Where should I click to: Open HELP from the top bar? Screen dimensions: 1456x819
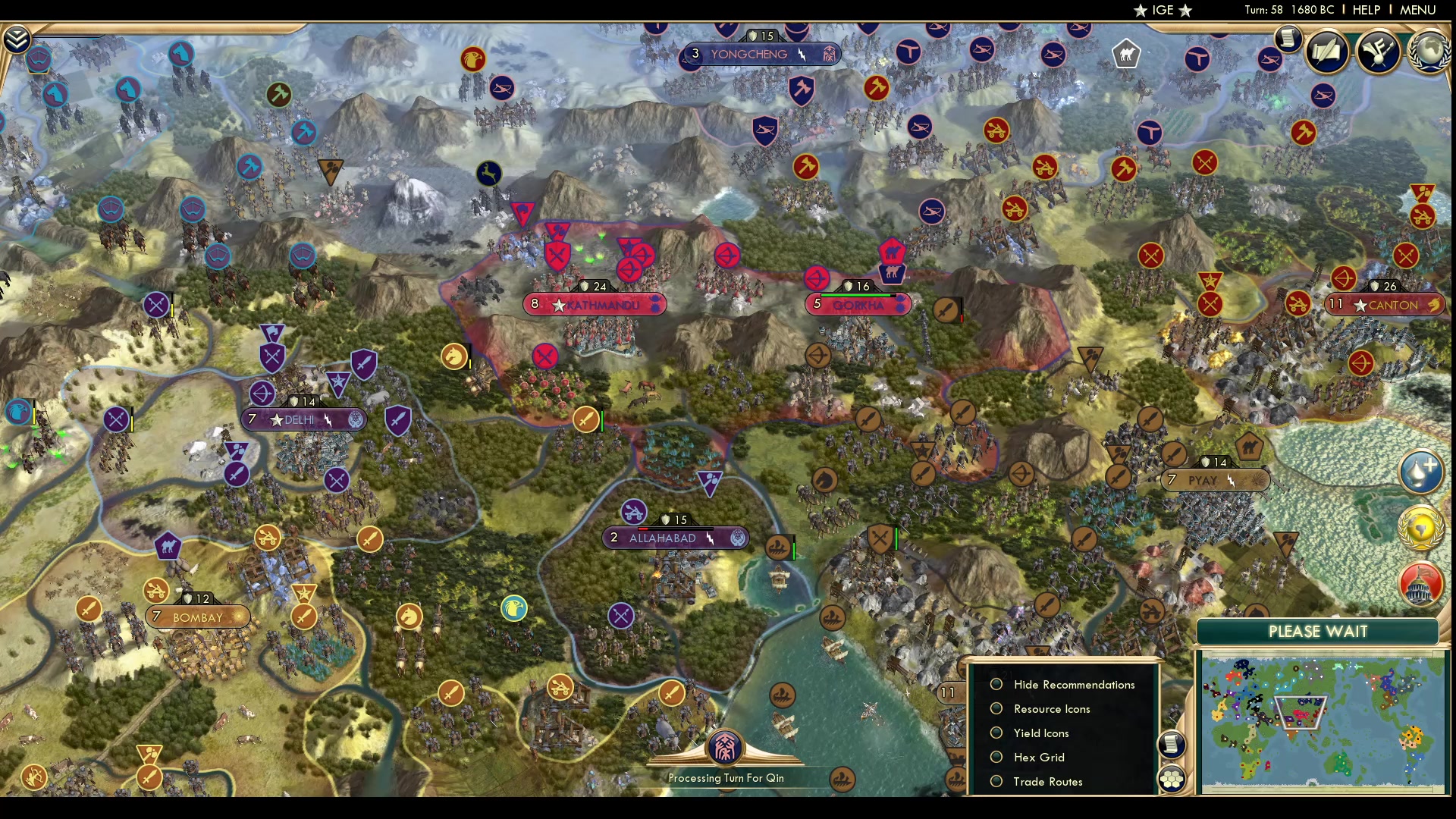(x=1365, y=10)
